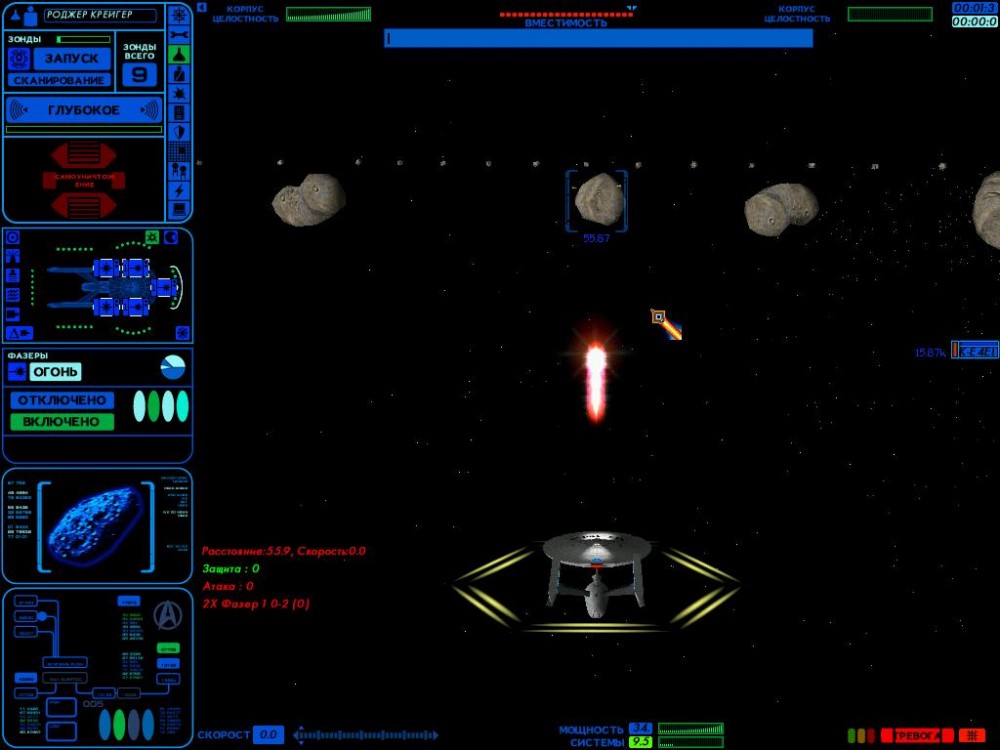Click the K-E-AE1 off-screen target marker
The width and height of the screenshot is (1000, 750).
(x=974, y=350)
